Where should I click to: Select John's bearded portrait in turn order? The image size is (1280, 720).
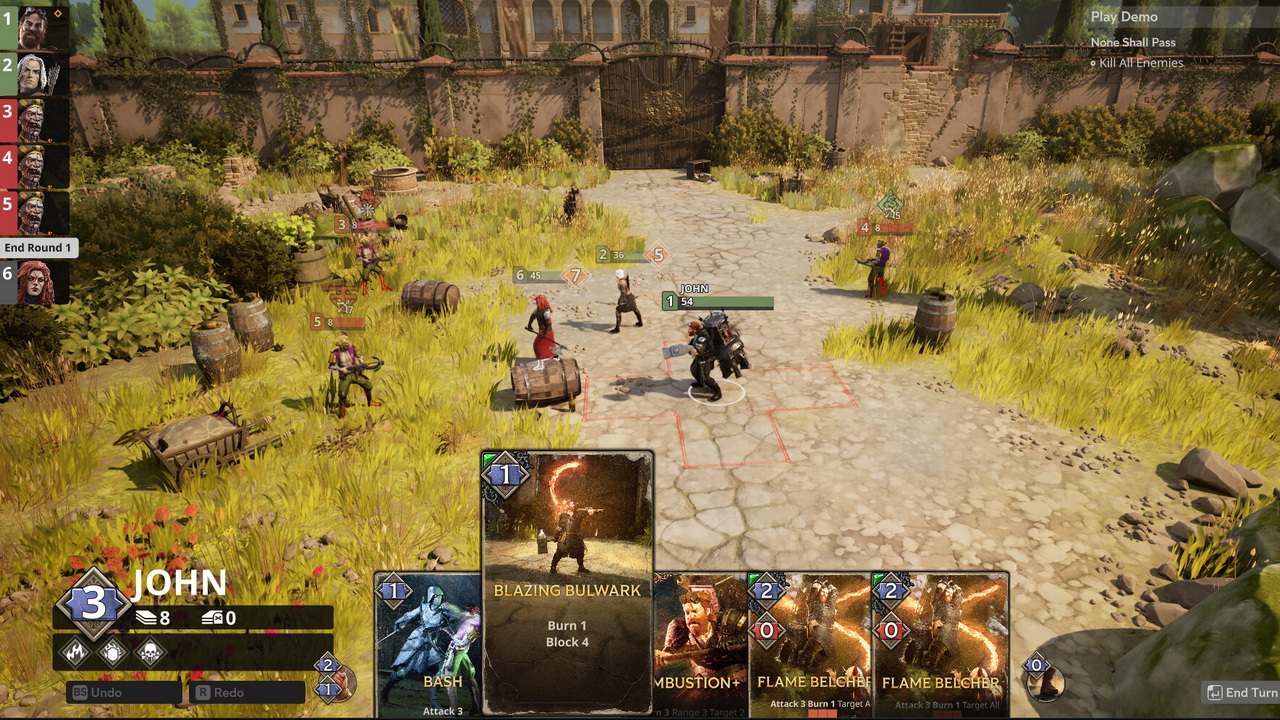pos(34,27)
